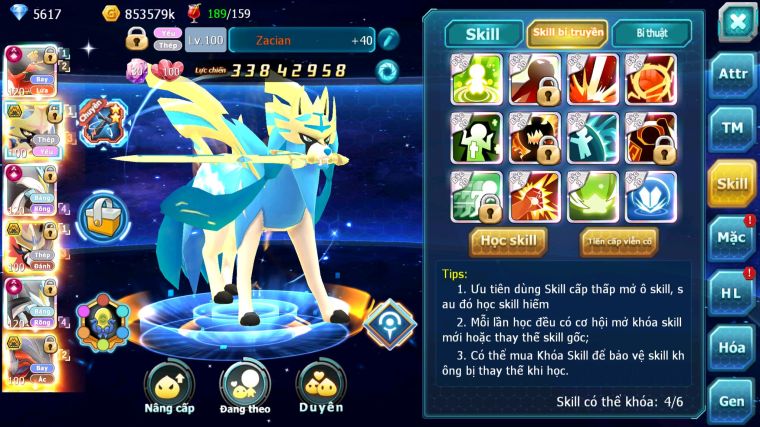The image size is (760, 427).
Task: Open the TM side tab
Action: (x=732, y=129)
